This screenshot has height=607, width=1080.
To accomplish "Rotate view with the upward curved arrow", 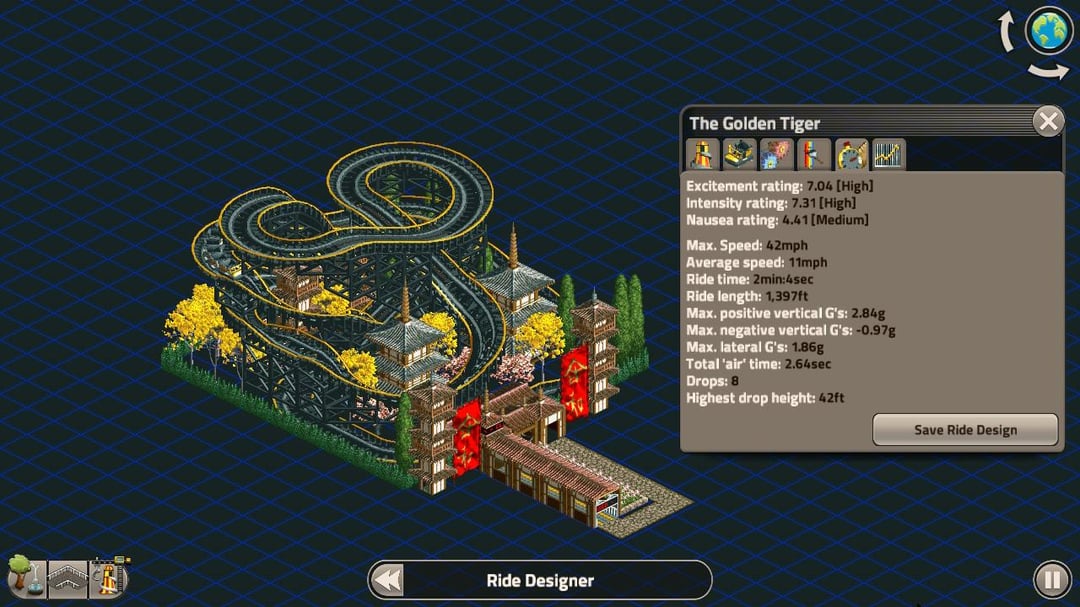I will pyautogui.click(x=1007, y=32).
